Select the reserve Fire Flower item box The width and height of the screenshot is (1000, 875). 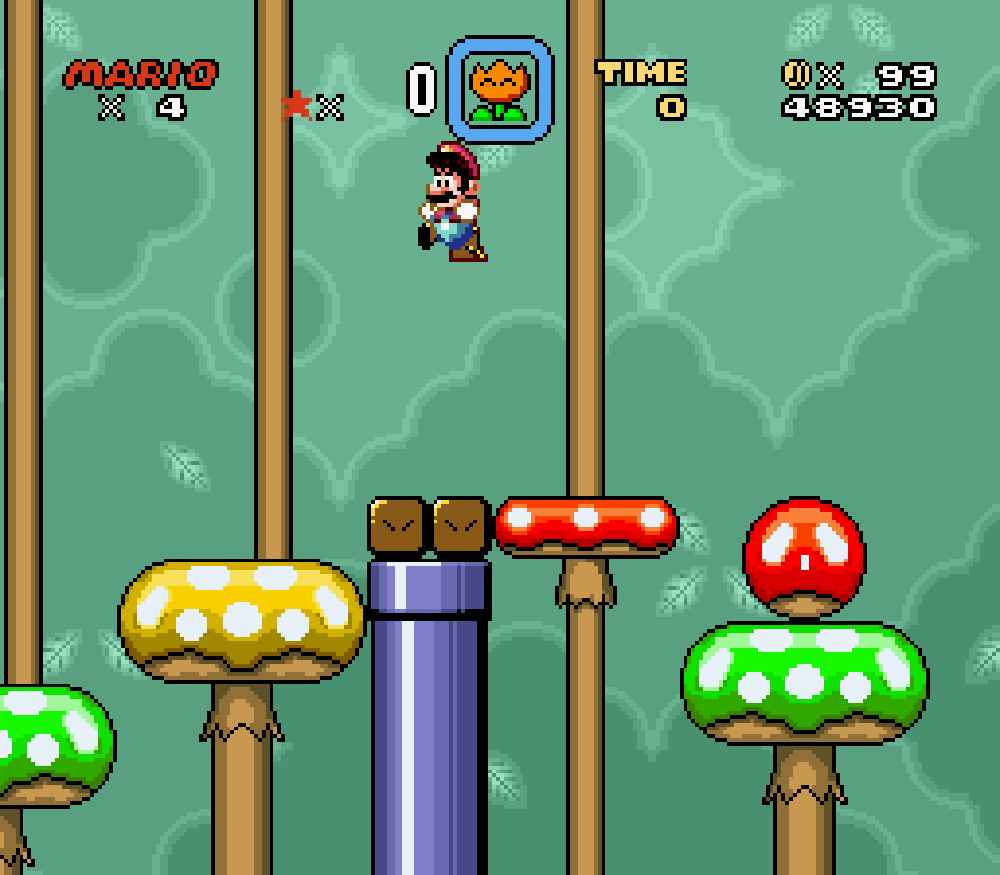[499, 90]
